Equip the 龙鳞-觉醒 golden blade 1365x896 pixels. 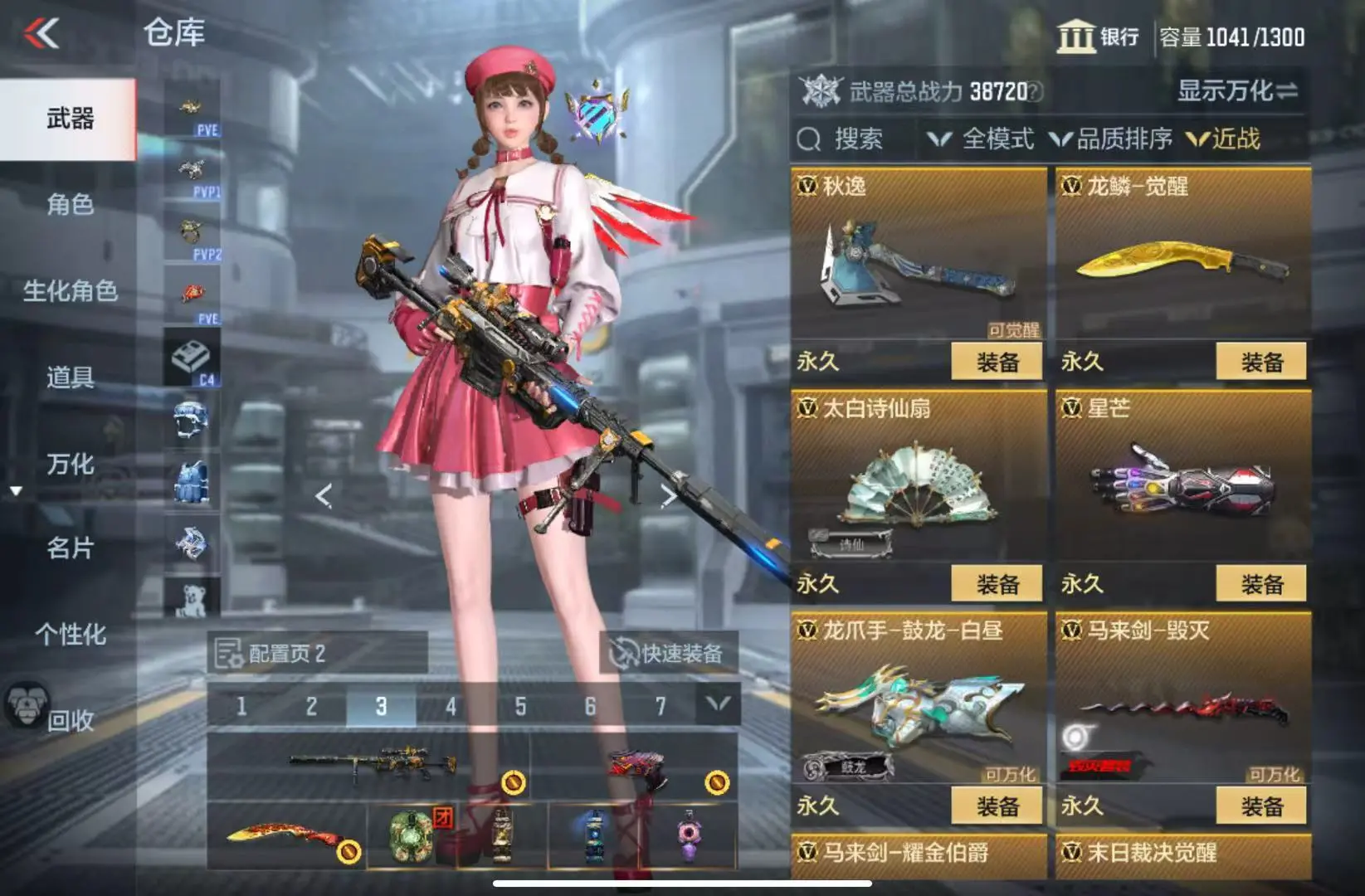(x=1260, y=362)
